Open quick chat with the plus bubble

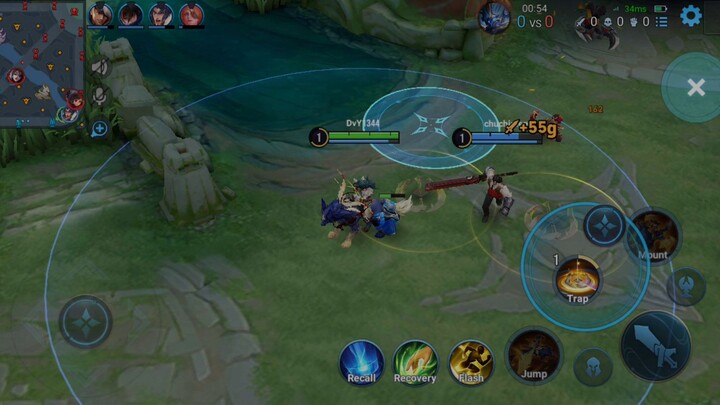[100, 128]
